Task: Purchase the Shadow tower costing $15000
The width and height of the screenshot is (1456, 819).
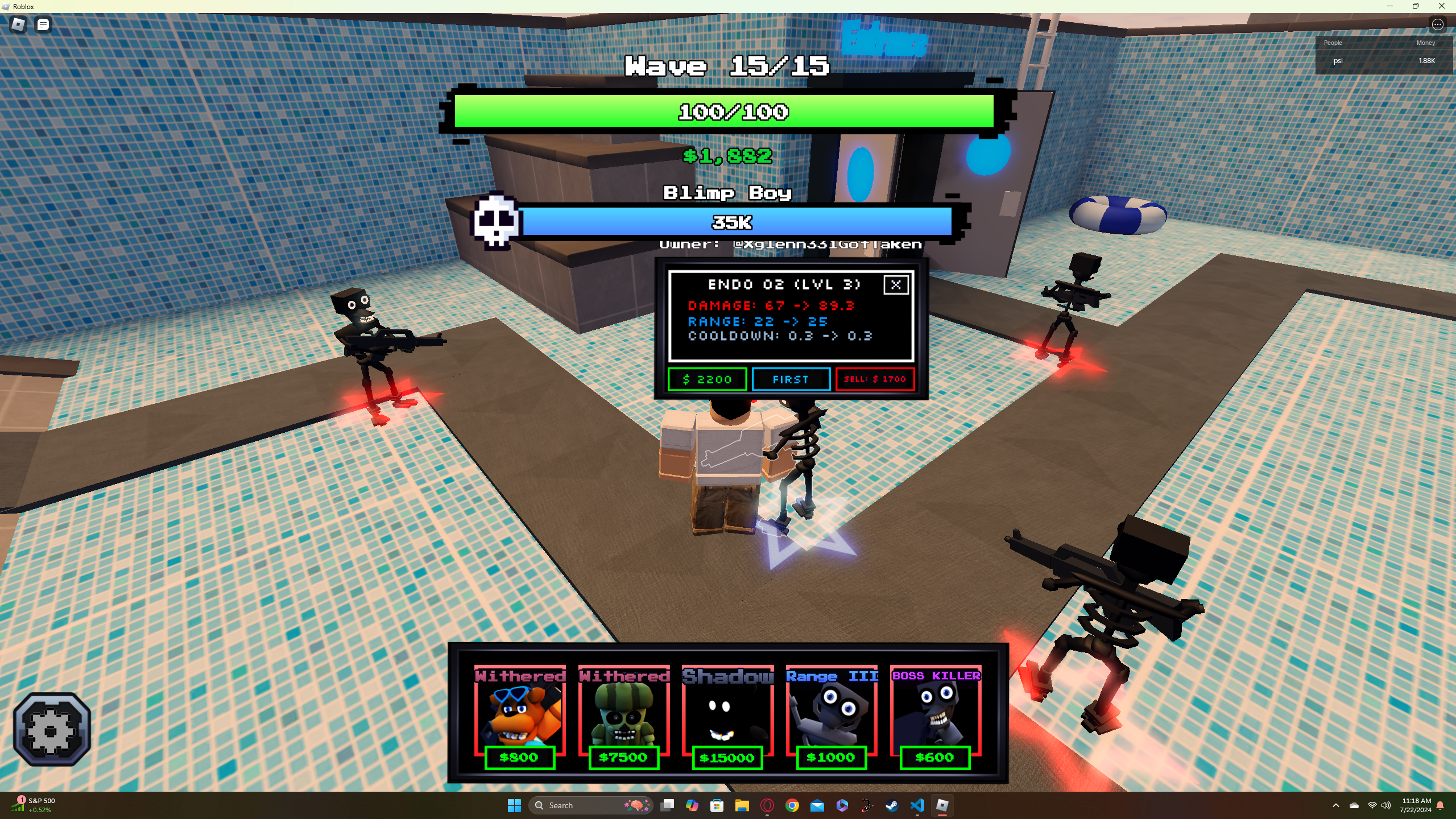Action: [x=727, y=717]
